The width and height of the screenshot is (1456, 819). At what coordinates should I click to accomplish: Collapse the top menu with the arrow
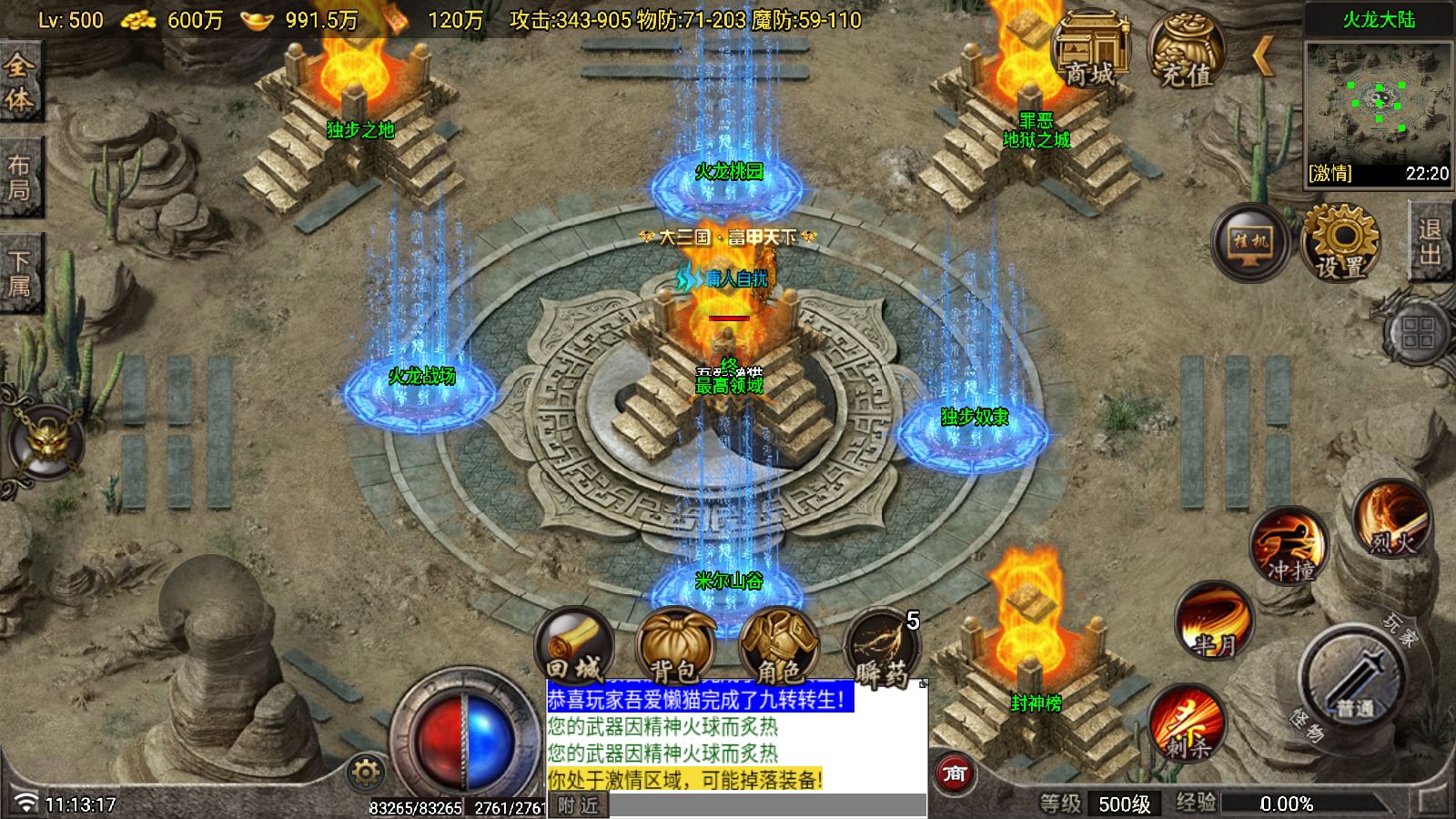[x=1262, y=56]
